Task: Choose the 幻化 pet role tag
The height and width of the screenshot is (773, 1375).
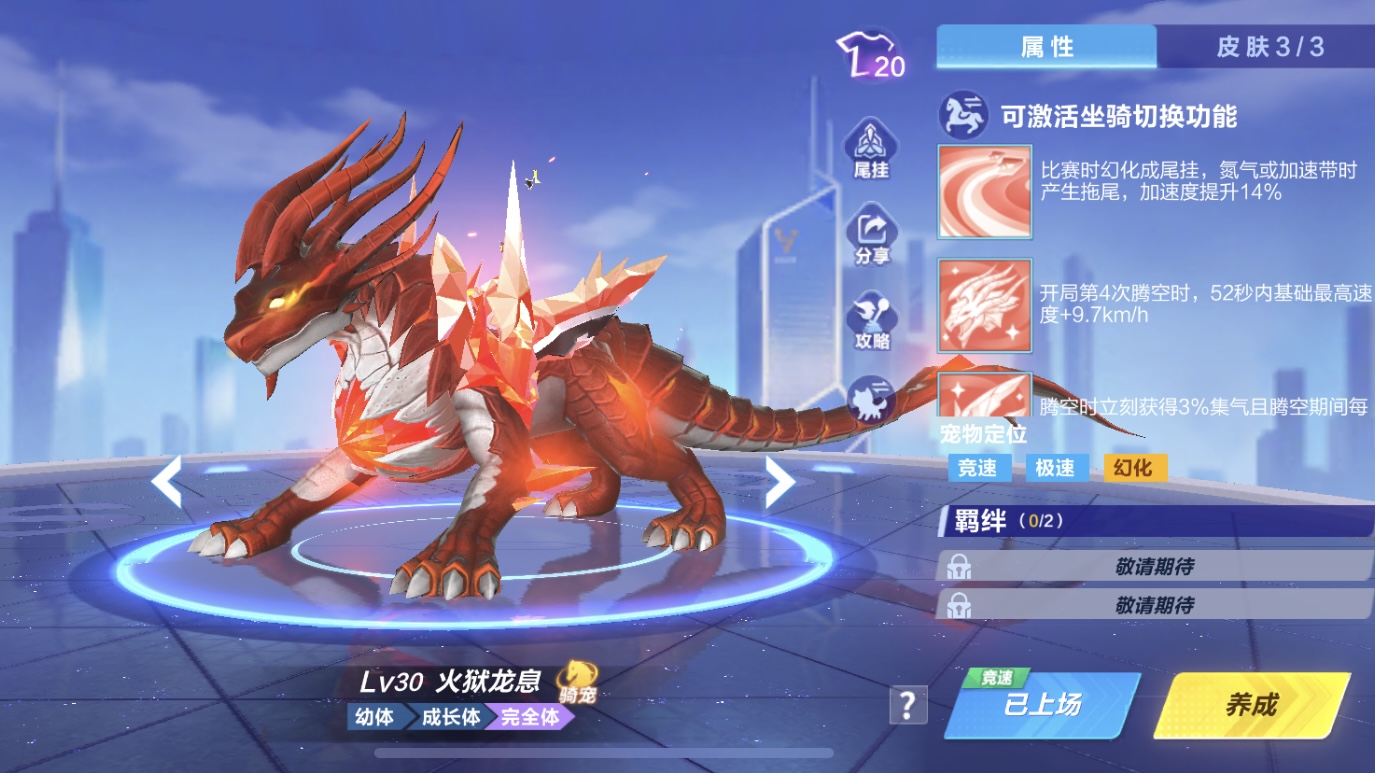Action: (1134, 467)
